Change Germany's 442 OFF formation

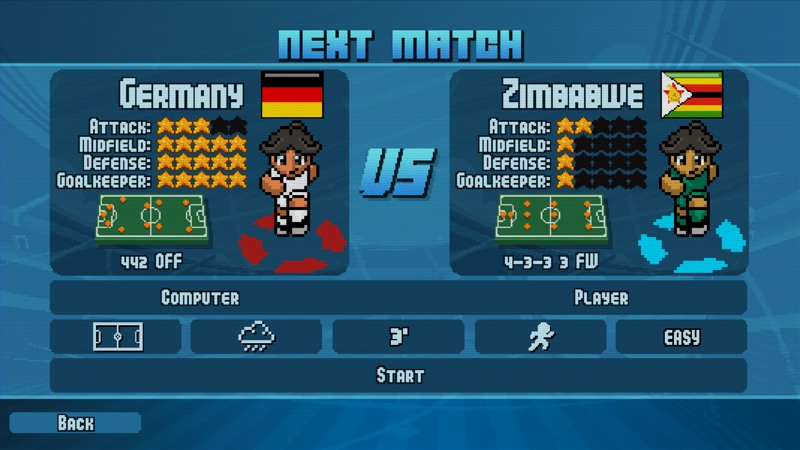[x=152, y=262]
